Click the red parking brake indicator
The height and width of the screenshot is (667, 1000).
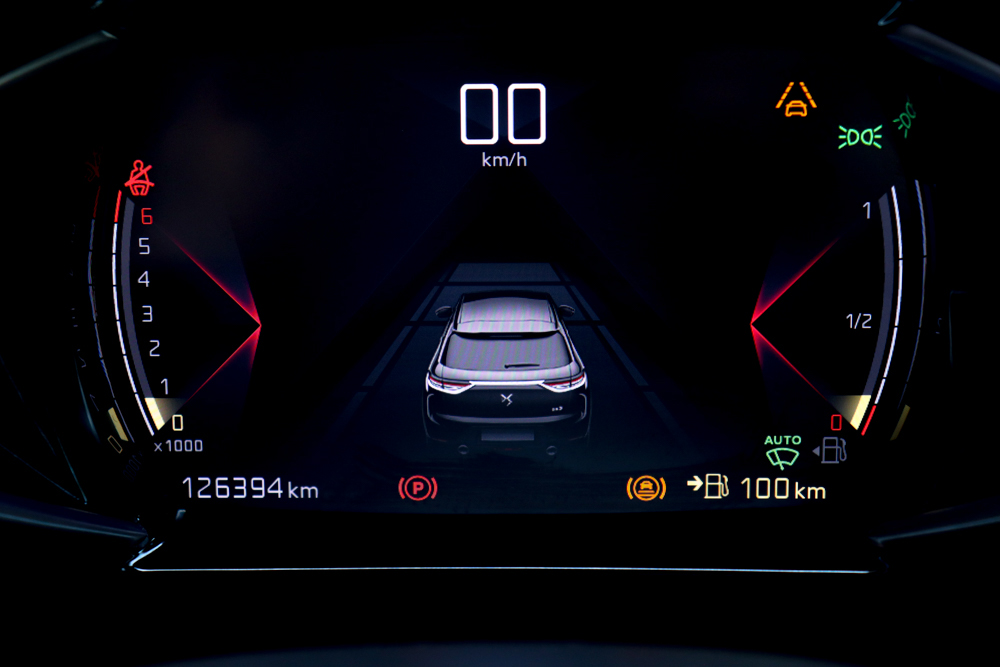pyautogui.click(x=417, y=488)
